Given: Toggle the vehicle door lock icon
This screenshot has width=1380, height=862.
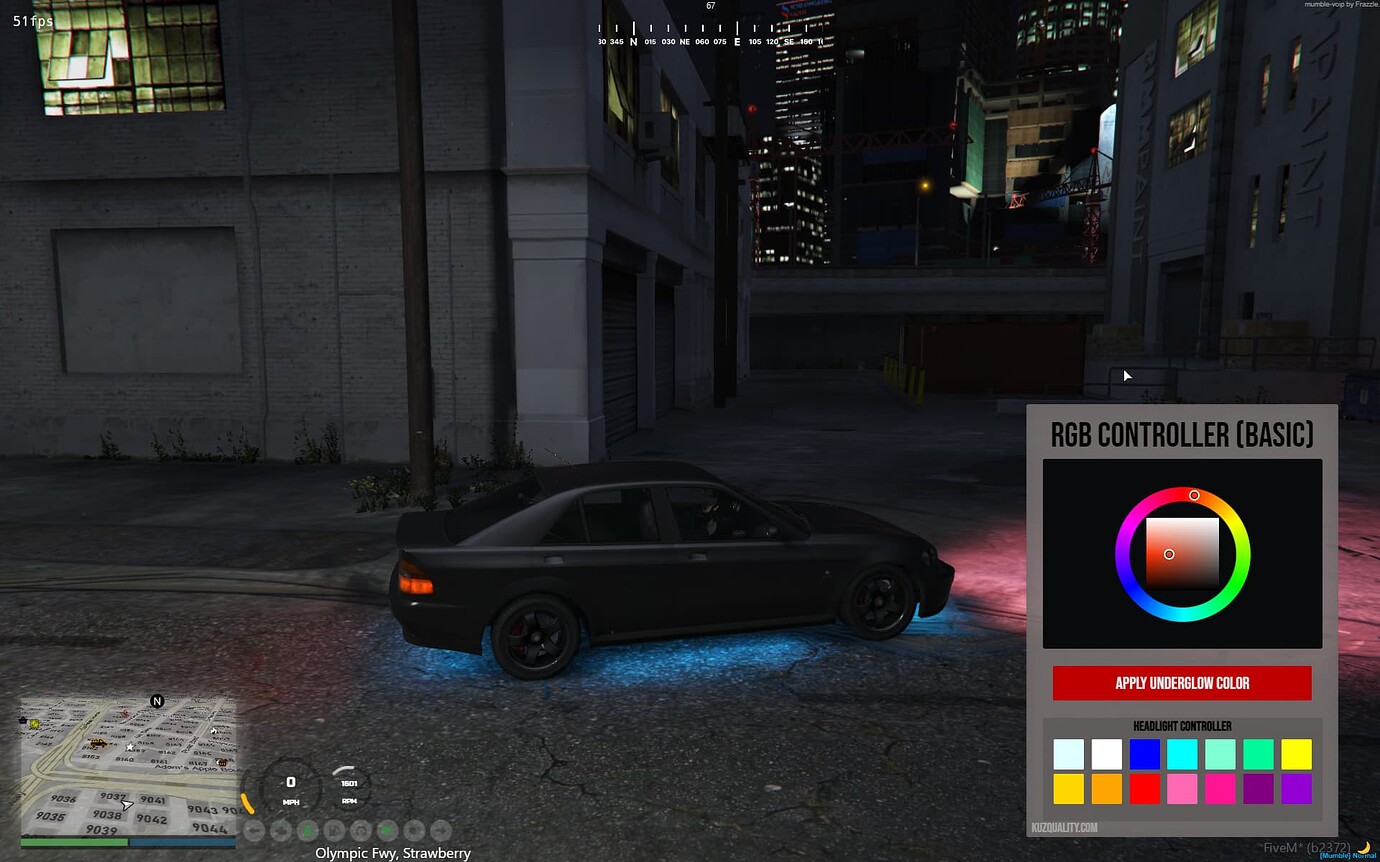Looking at the screenshot, I should [414, 830].
